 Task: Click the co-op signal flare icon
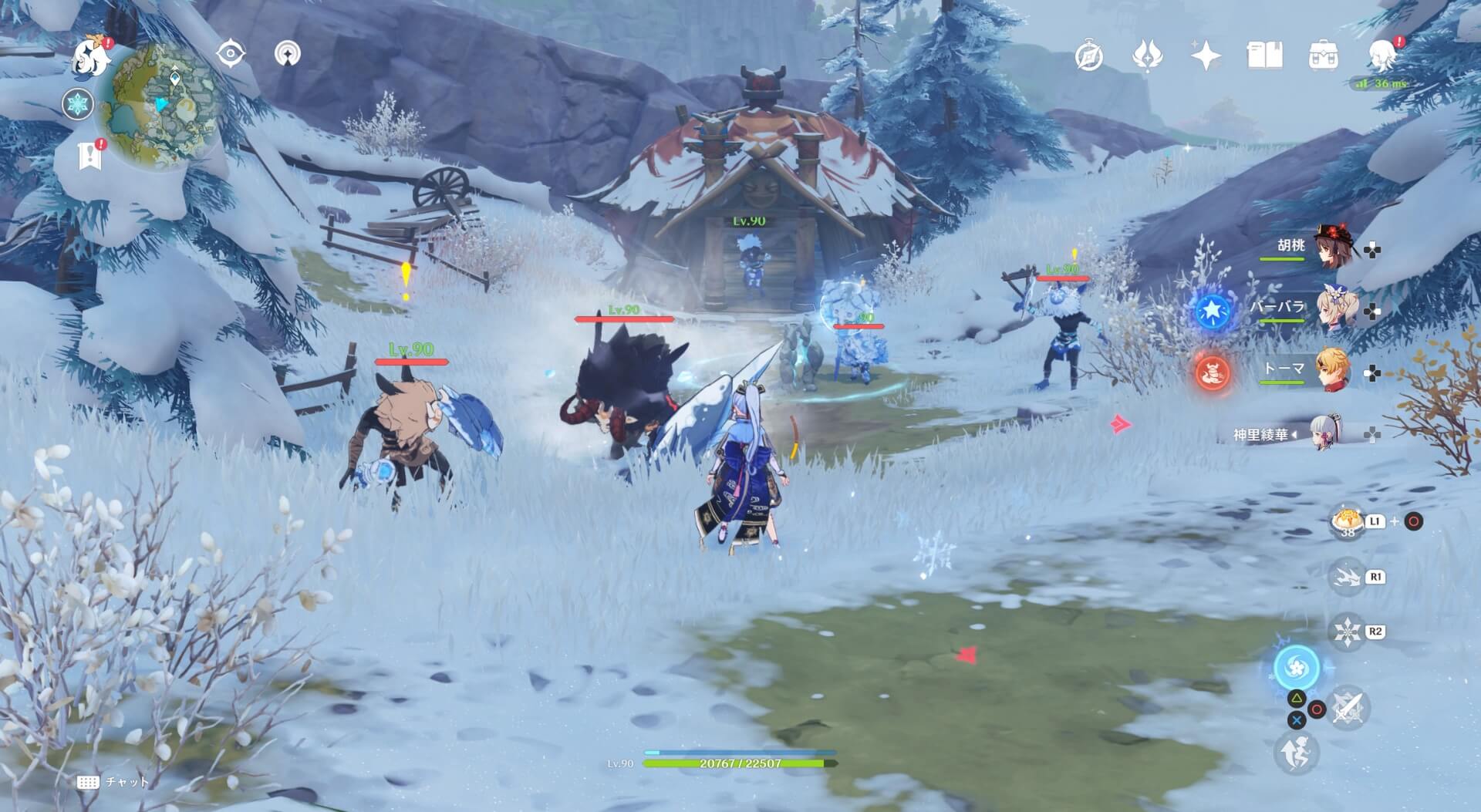click(x=289, y=52)
